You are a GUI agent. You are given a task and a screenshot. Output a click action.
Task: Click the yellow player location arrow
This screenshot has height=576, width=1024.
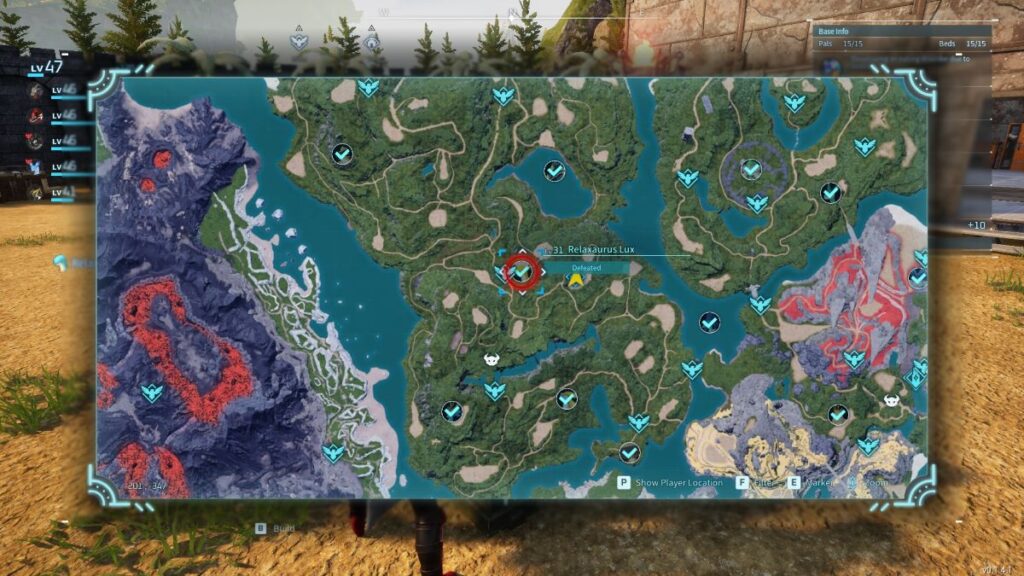[576, 281]
